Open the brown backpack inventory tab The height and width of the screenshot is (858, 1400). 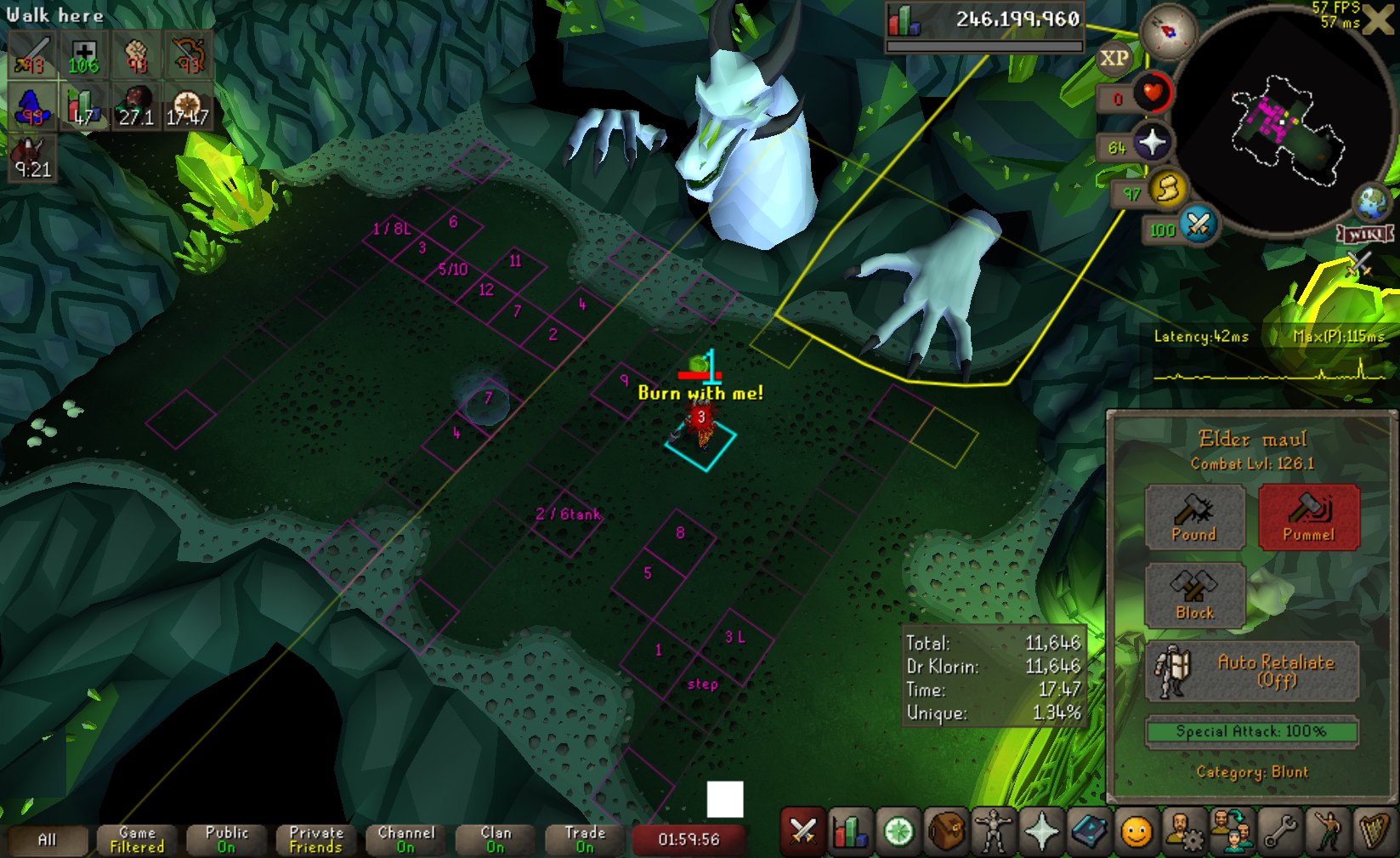(945, 832)
